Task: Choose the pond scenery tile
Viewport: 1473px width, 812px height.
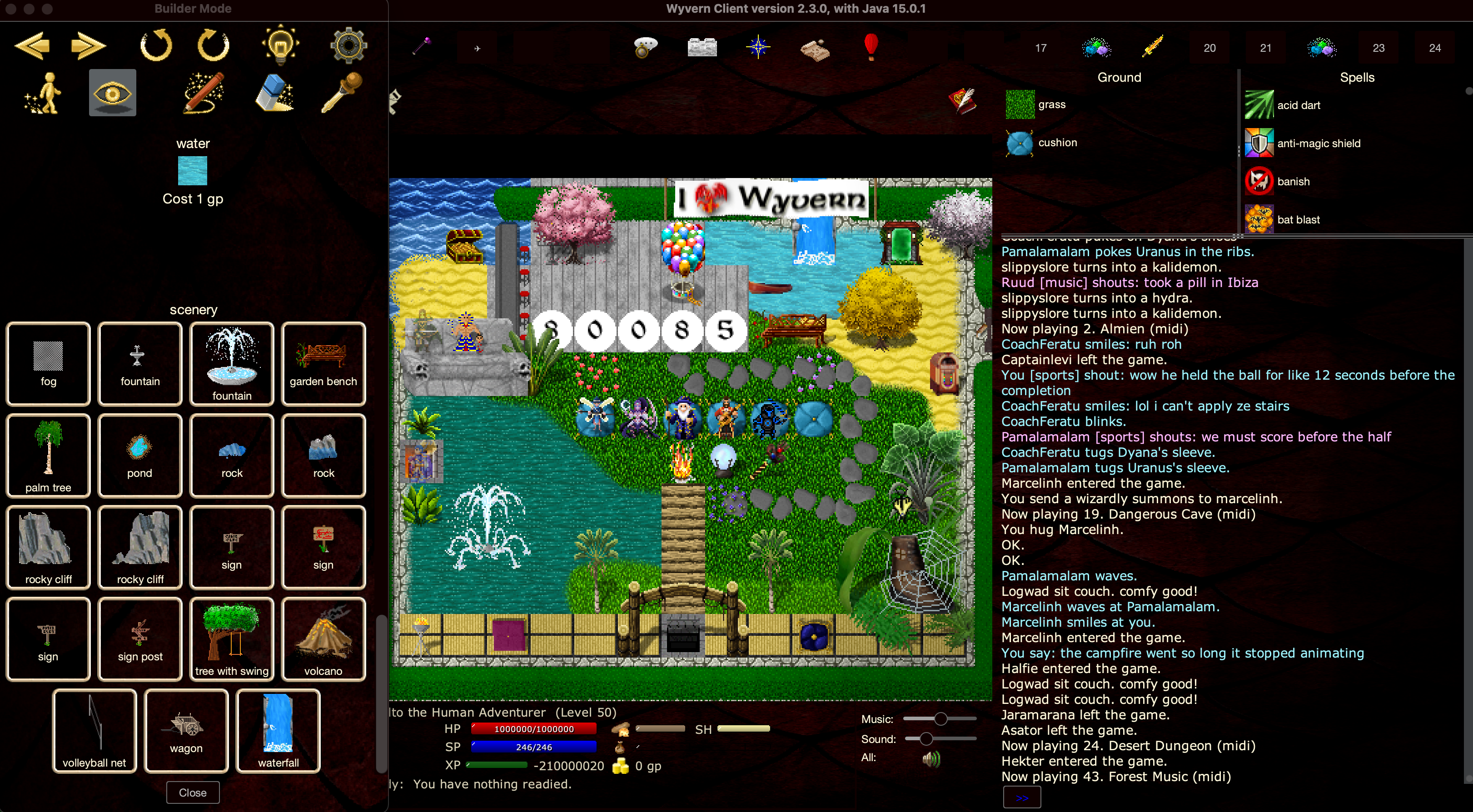Action: pyautogui.click(x=139, y=456)
